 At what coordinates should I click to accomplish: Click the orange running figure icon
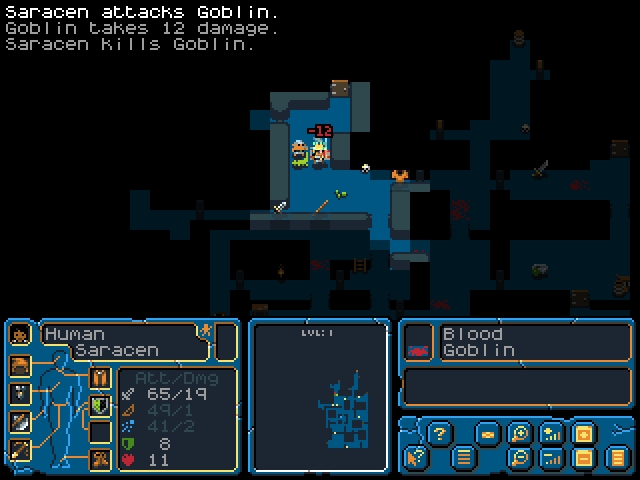point(204,331)
